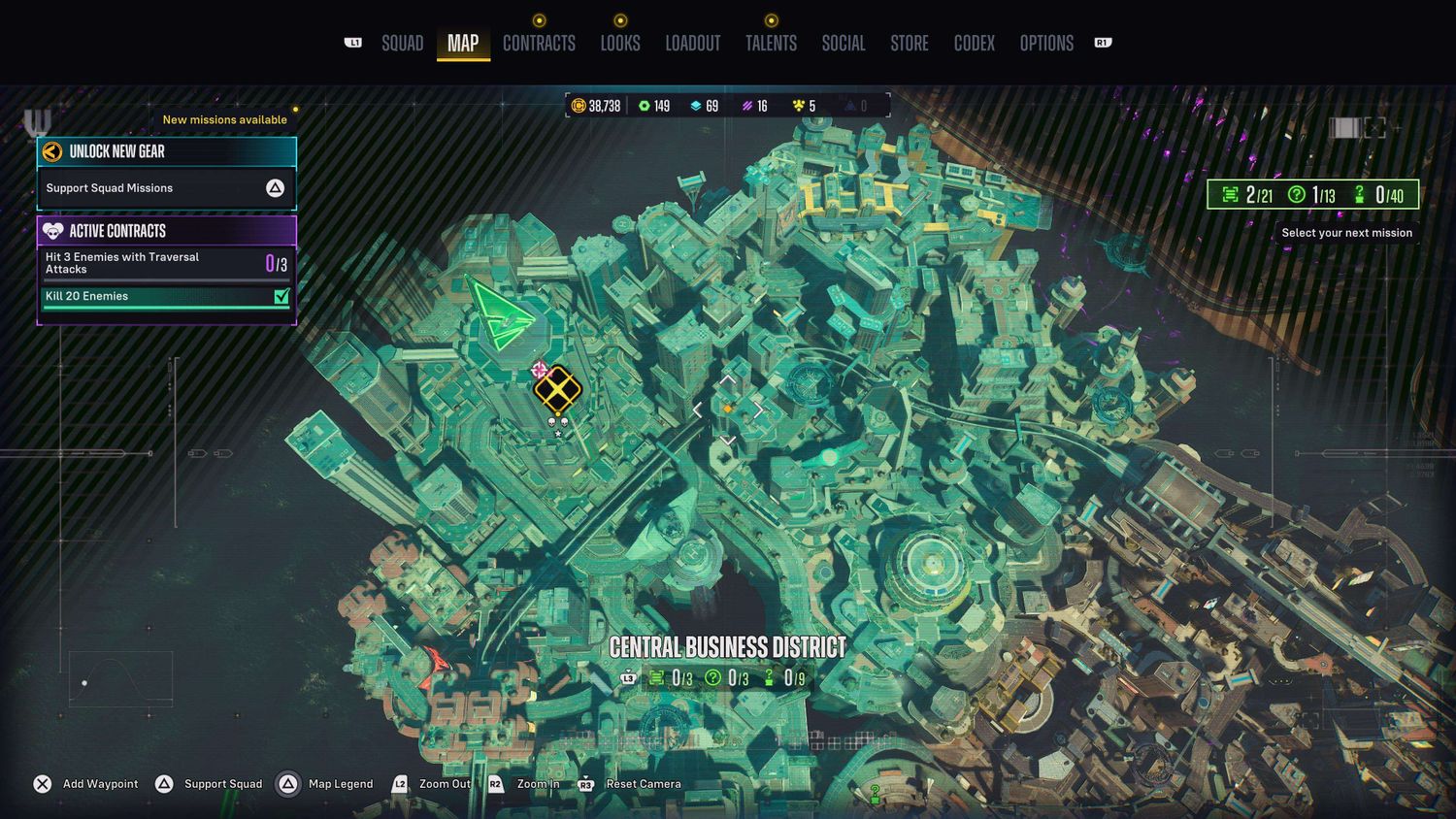Switch to the Talents tab
This screenshot has height=819, width=1456.
[771, 44]
